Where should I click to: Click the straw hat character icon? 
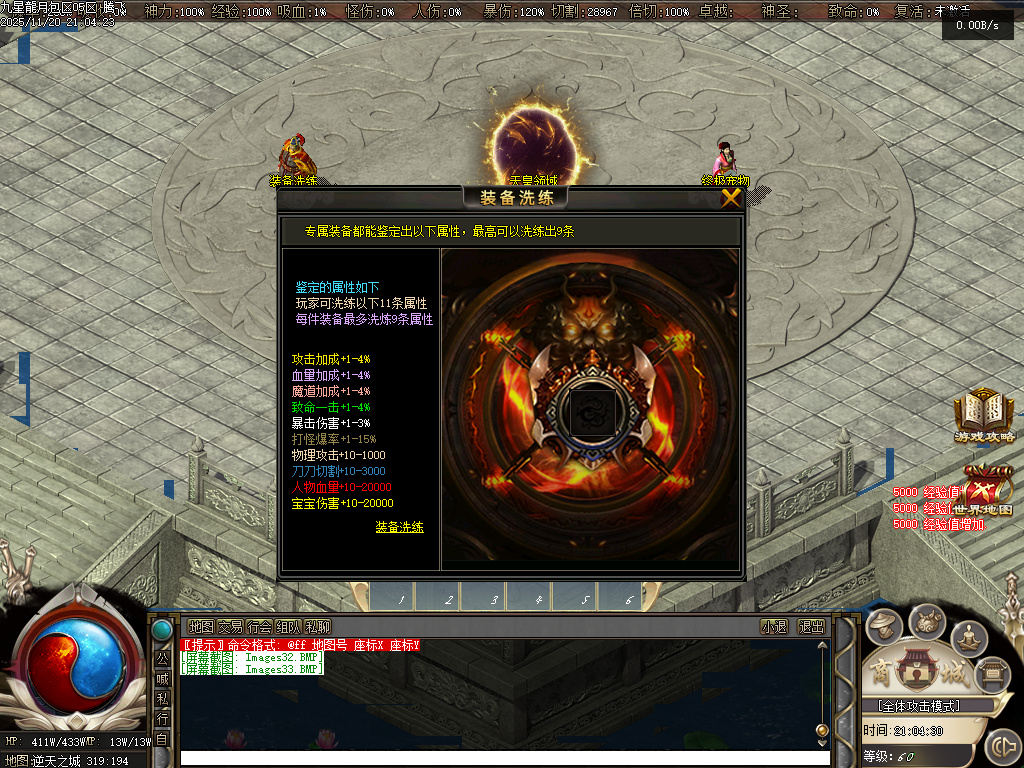coord(884,626)
